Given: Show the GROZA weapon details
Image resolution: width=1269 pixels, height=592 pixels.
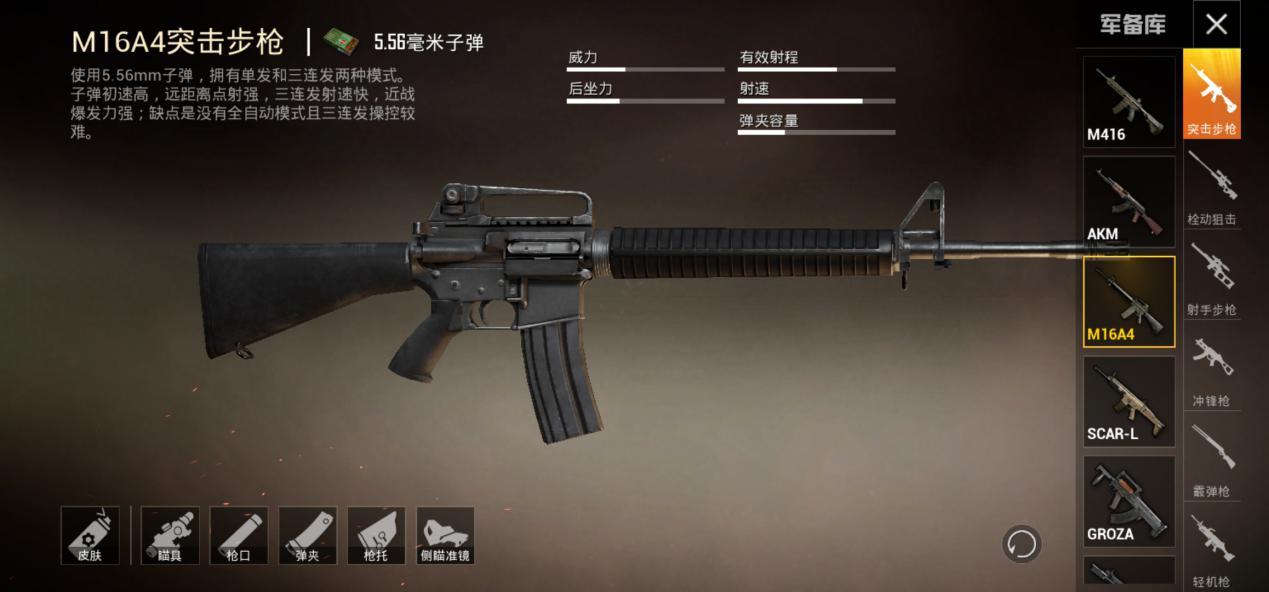Looking at the screenshot, I should (x=1129, y=502).
